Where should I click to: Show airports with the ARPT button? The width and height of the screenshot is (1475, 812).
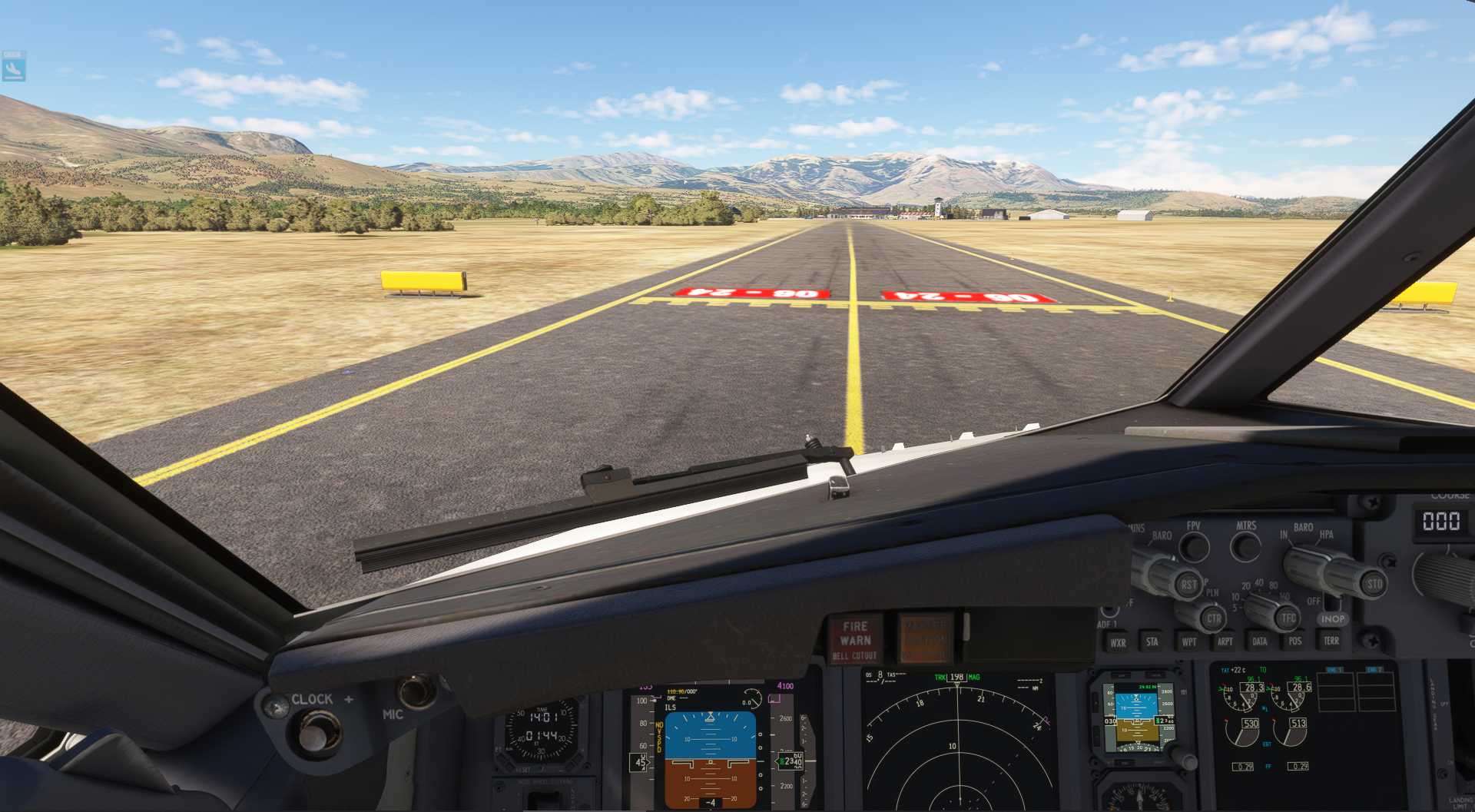[x=1225, y=641]
